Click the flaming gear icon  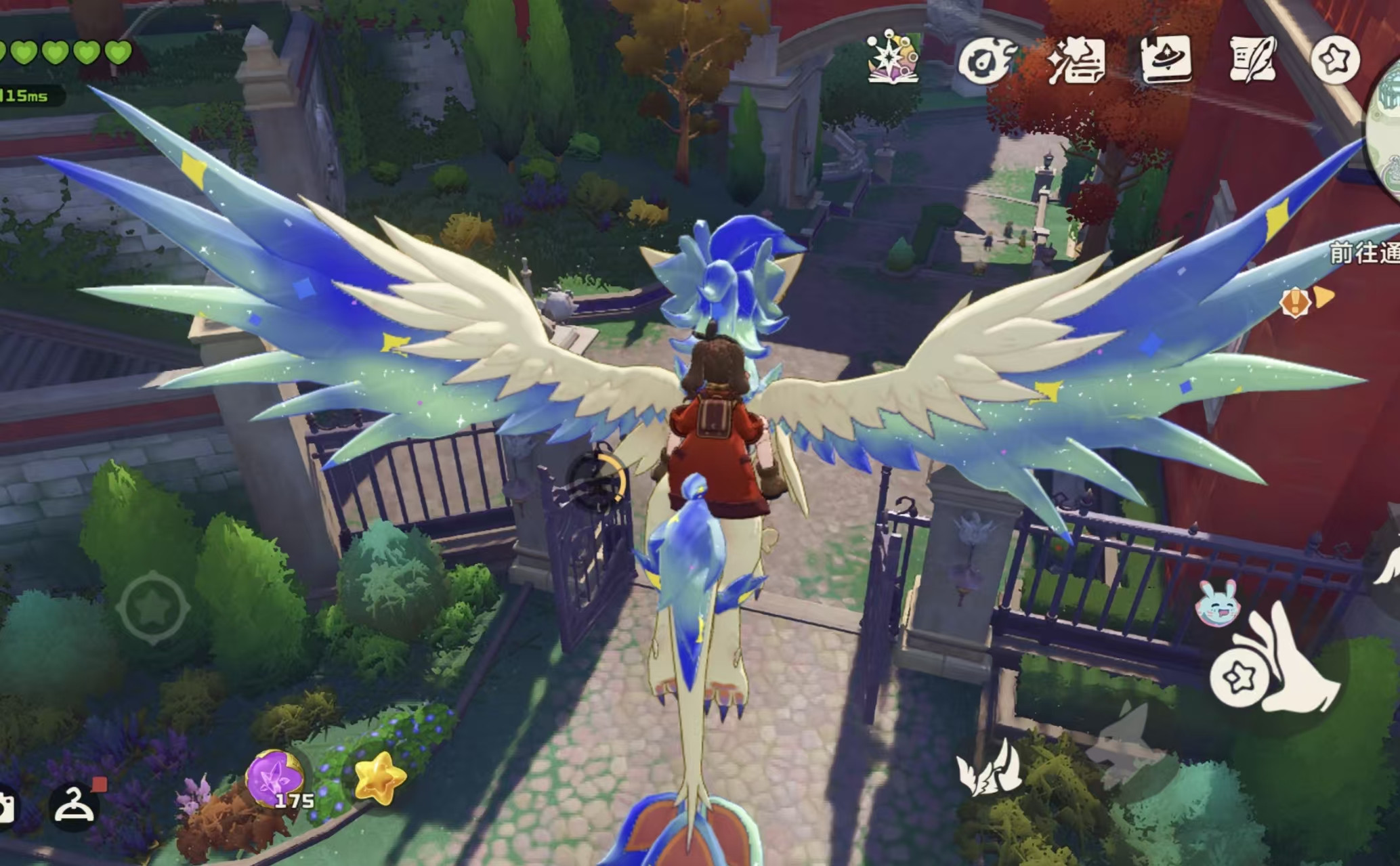point(986,60)
